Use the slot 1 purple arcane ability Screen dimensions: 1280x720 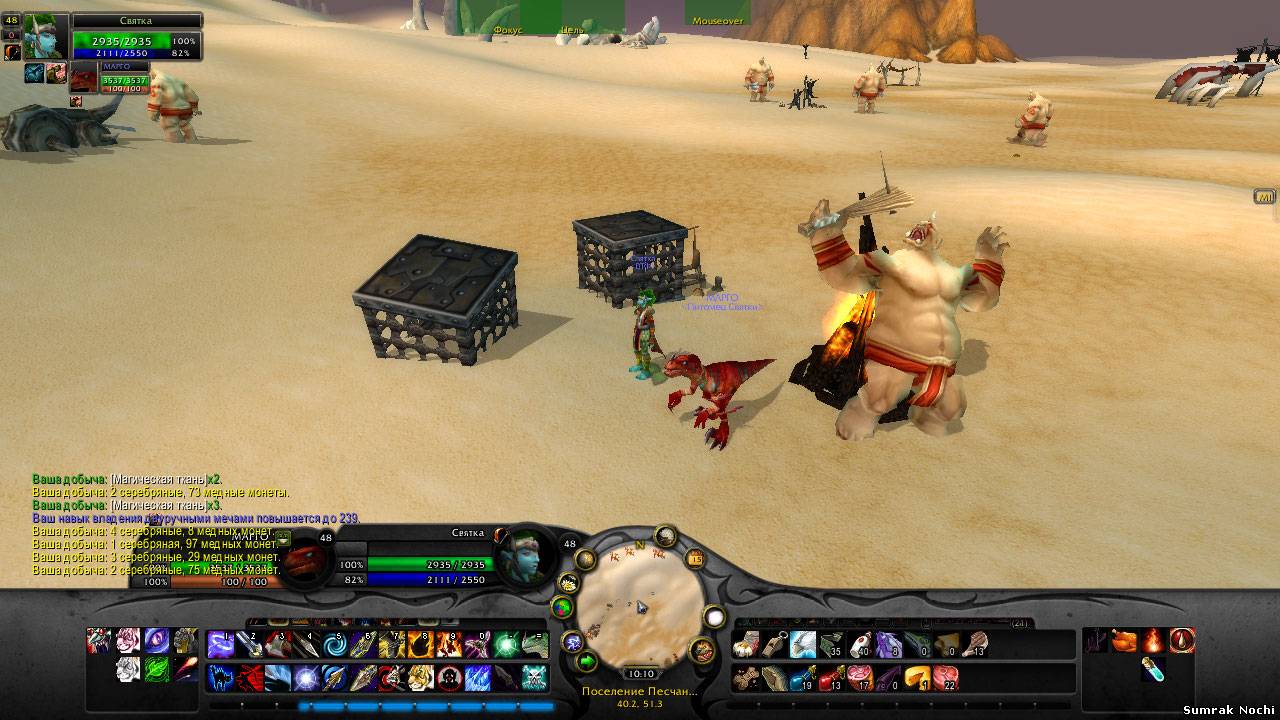coord(221,645)
